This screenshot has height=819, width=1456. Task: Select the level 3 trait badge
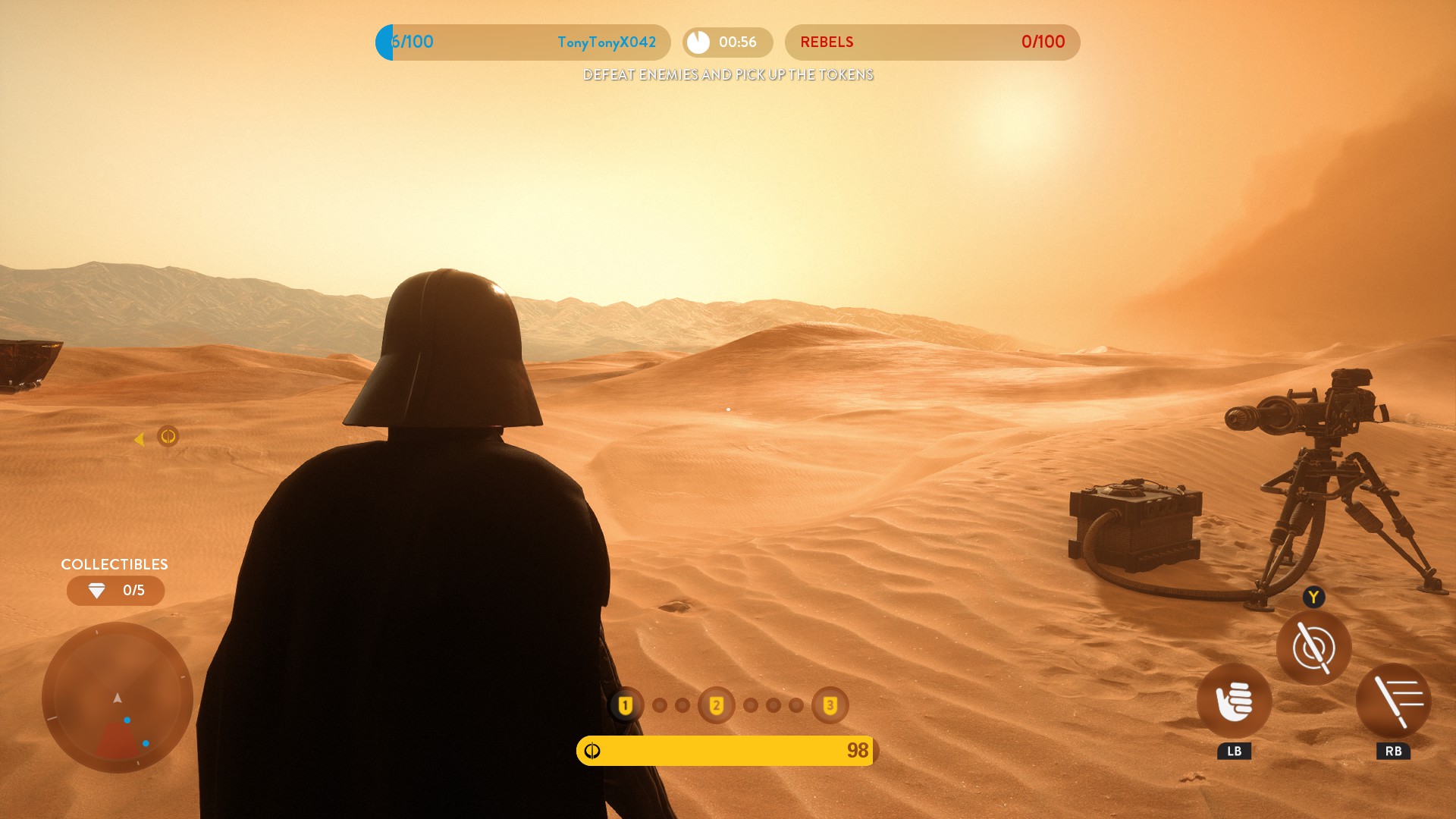(830, 706)
